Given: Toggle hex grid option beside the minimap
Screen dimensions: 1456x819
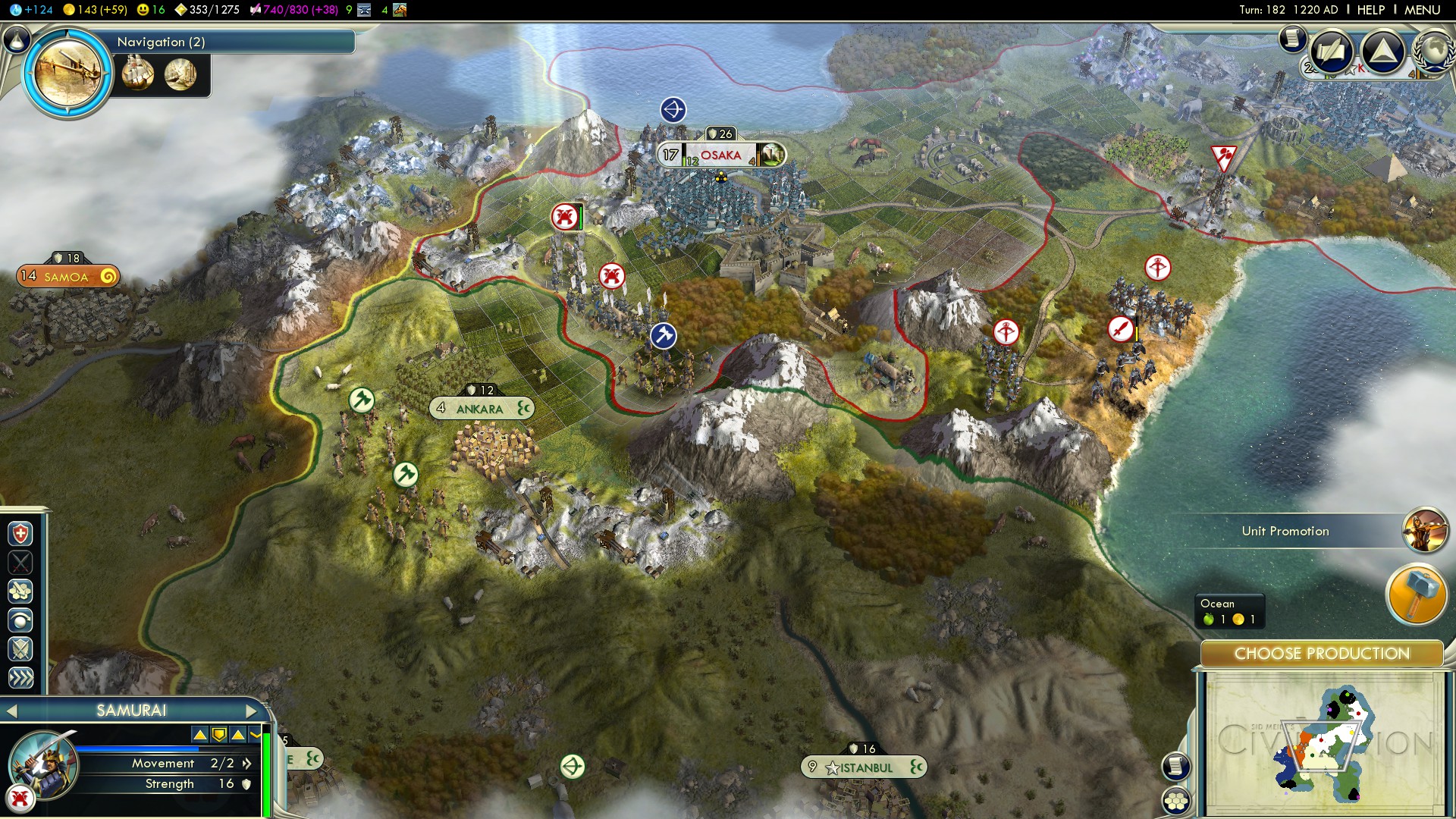Looking at the screenshot, I should tap(1176, 801).
